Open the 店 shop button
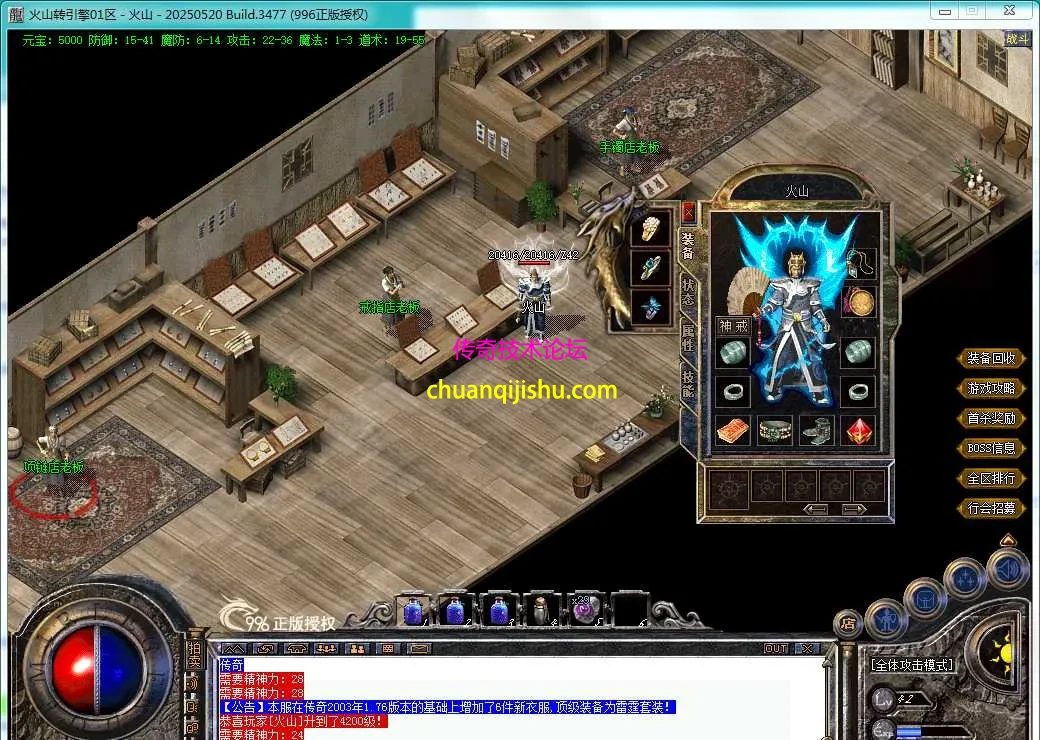 tap(848, 624)
